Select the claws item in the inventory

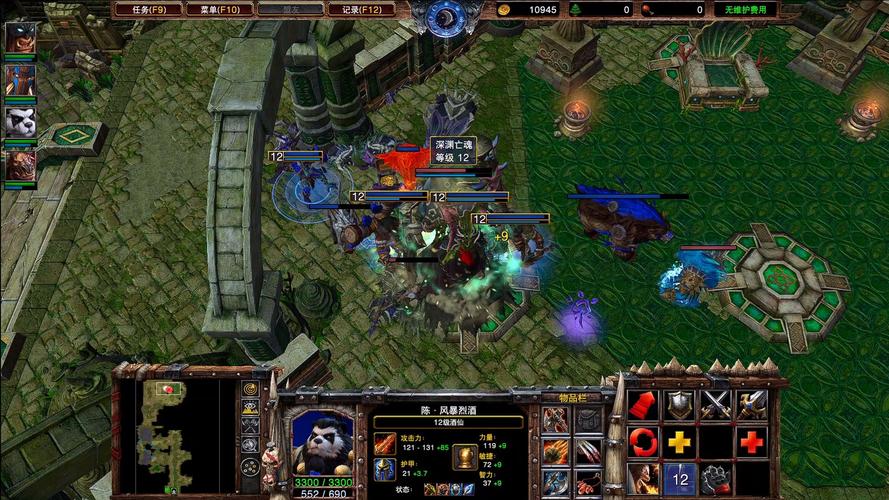[588, 451]
